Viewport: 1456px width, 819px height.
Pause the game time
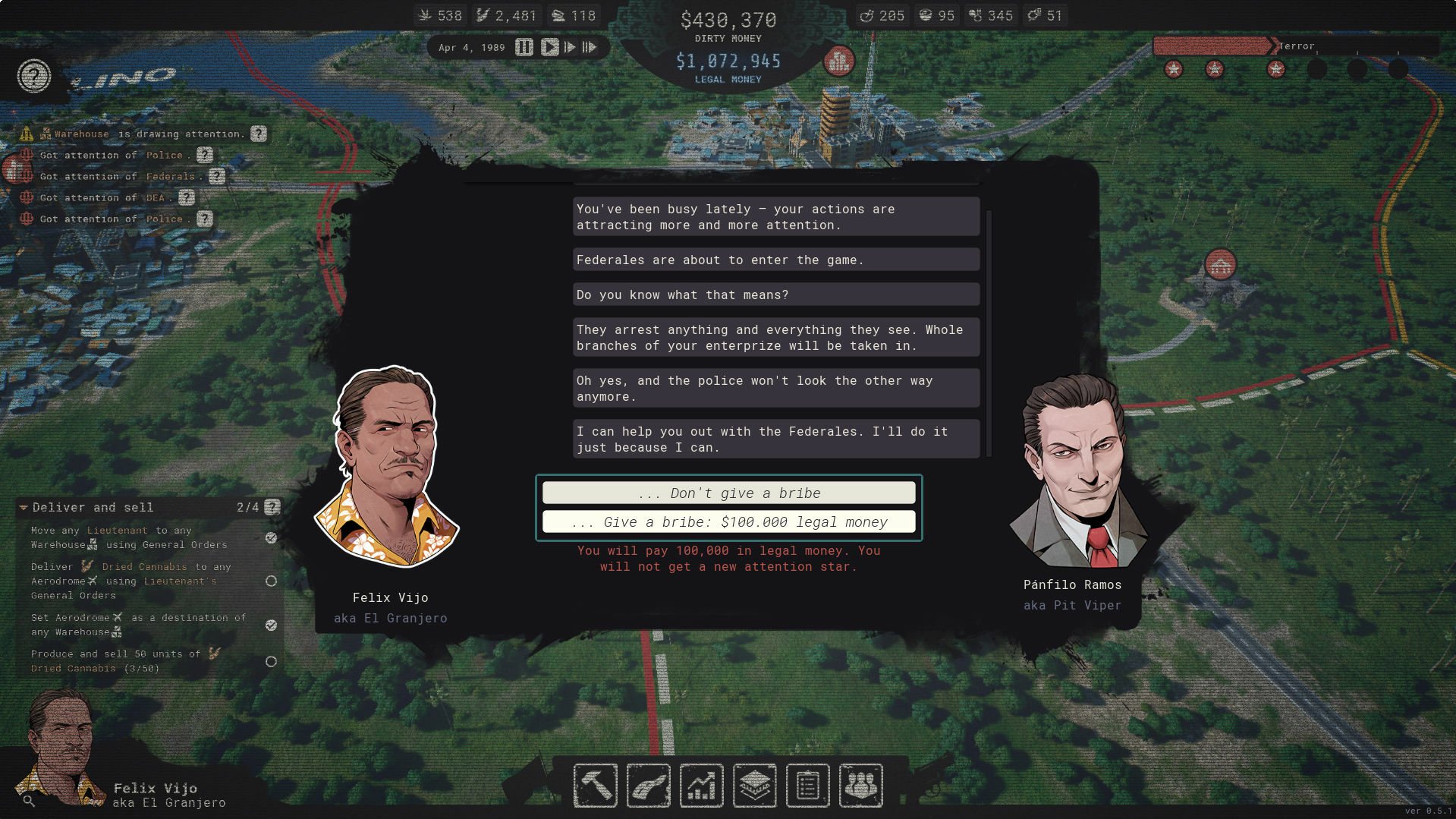point(524,47)
